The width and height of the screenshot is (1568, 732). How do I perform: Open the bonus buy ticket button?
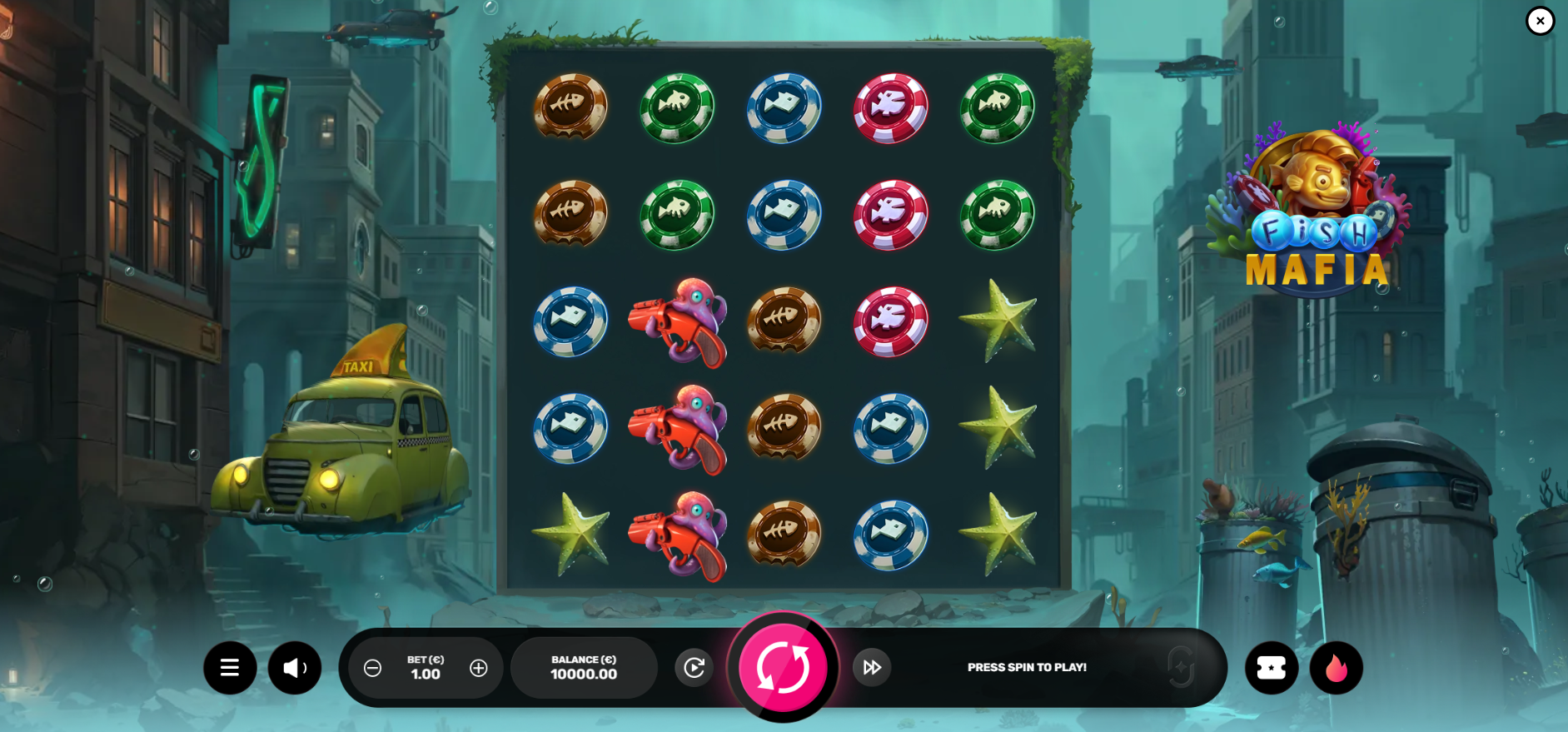pyautogui.click(x=1271, y=668)
